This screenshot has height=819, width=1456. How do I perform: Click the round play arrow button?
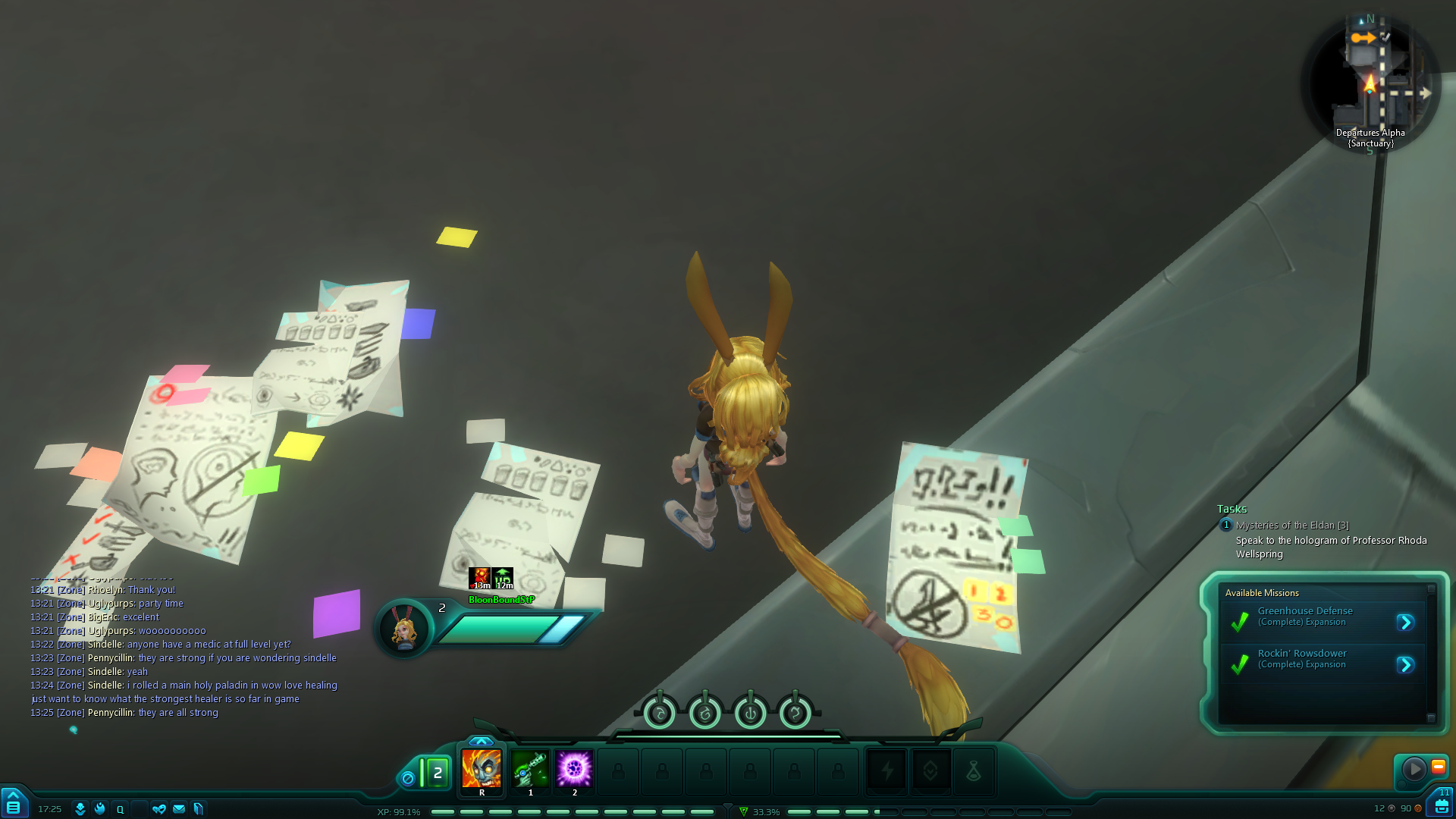[x=1414, y=769]
